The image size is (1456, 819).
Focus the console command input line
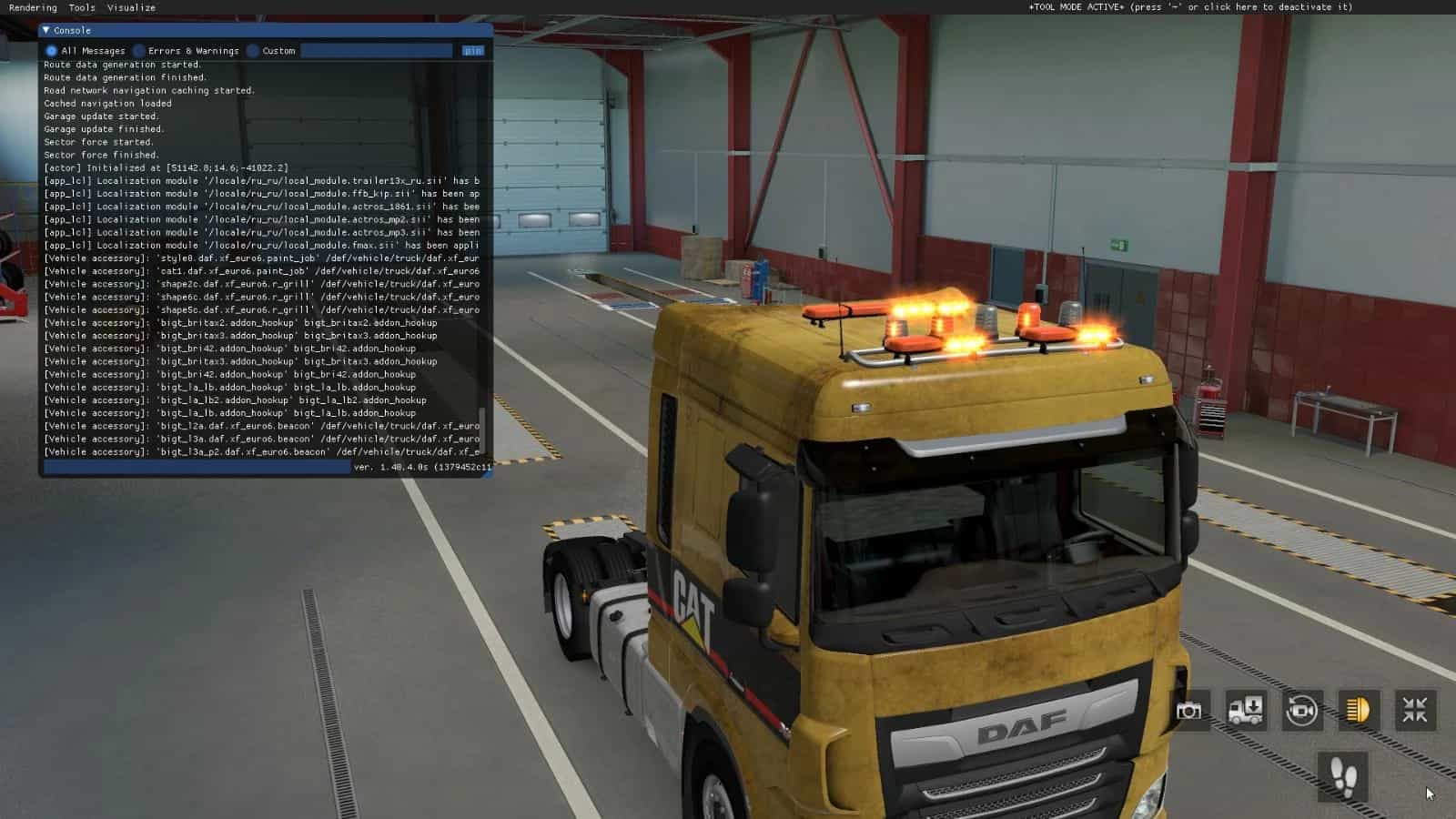(197, 467)
